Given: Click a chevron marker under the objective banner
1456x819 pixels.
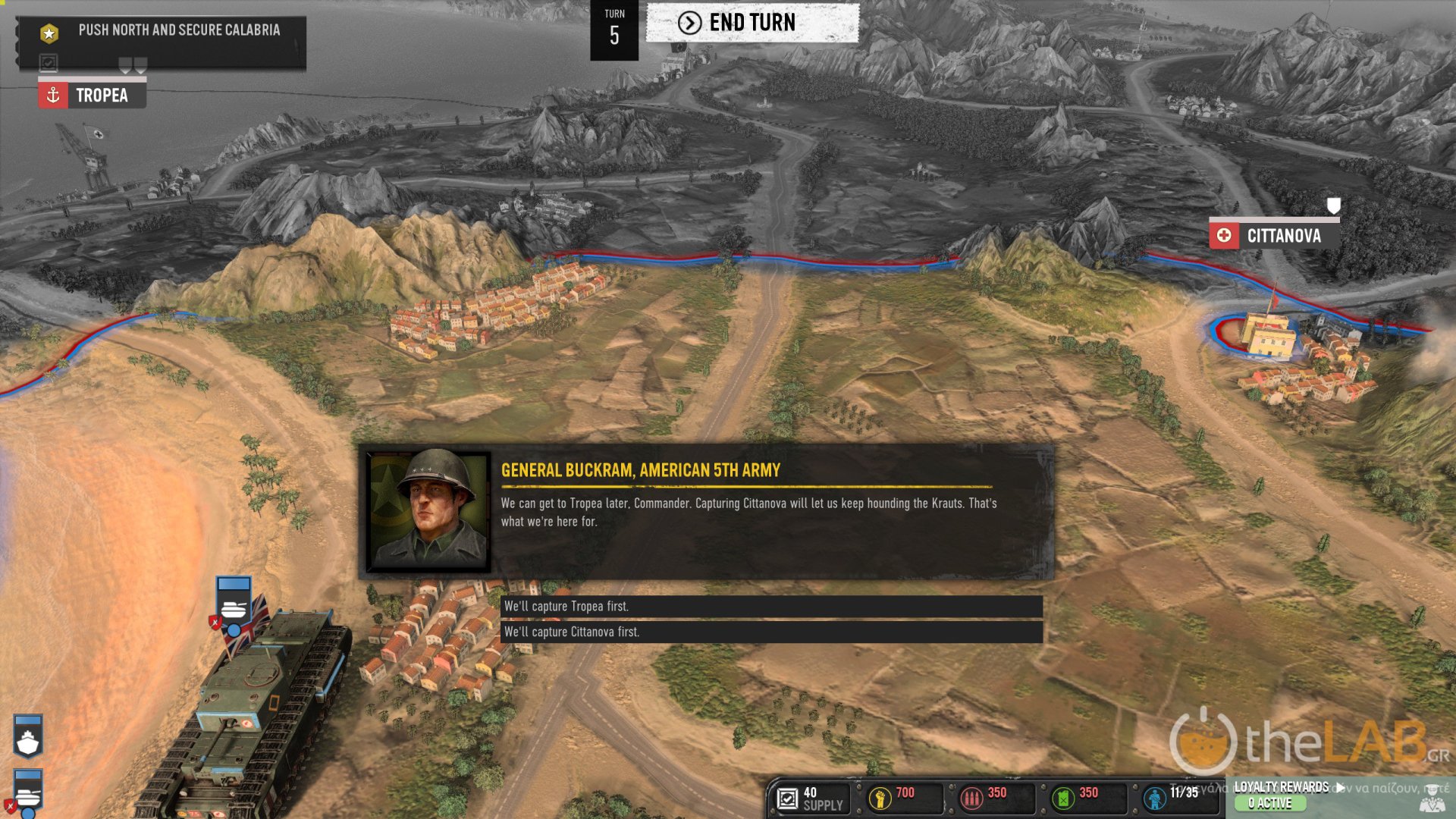Looking at the screenshot, I should [x=126, y=65].
